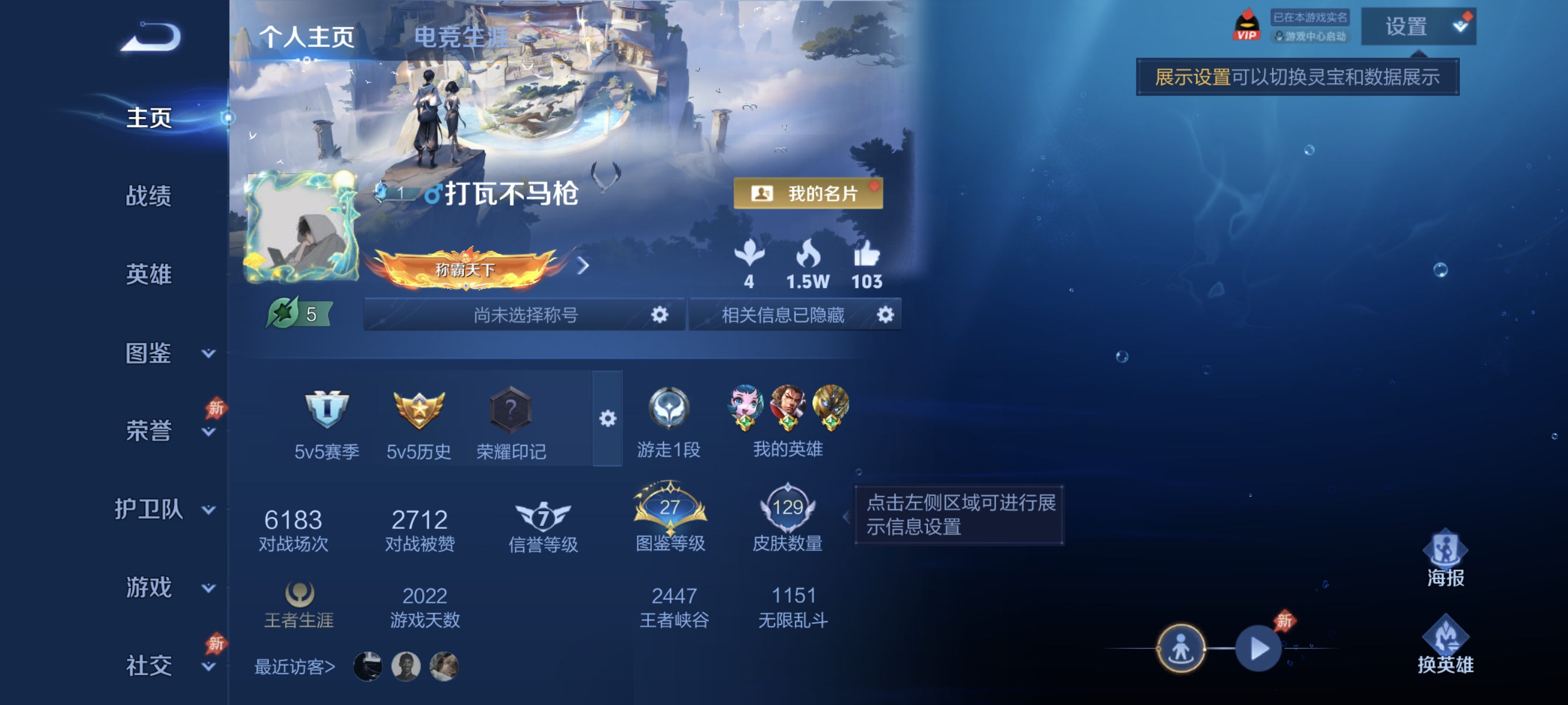Viewport: 1568px width, 705px height.
Task: Open the 称霸天下 title arrow
Action: pos(583,267)
